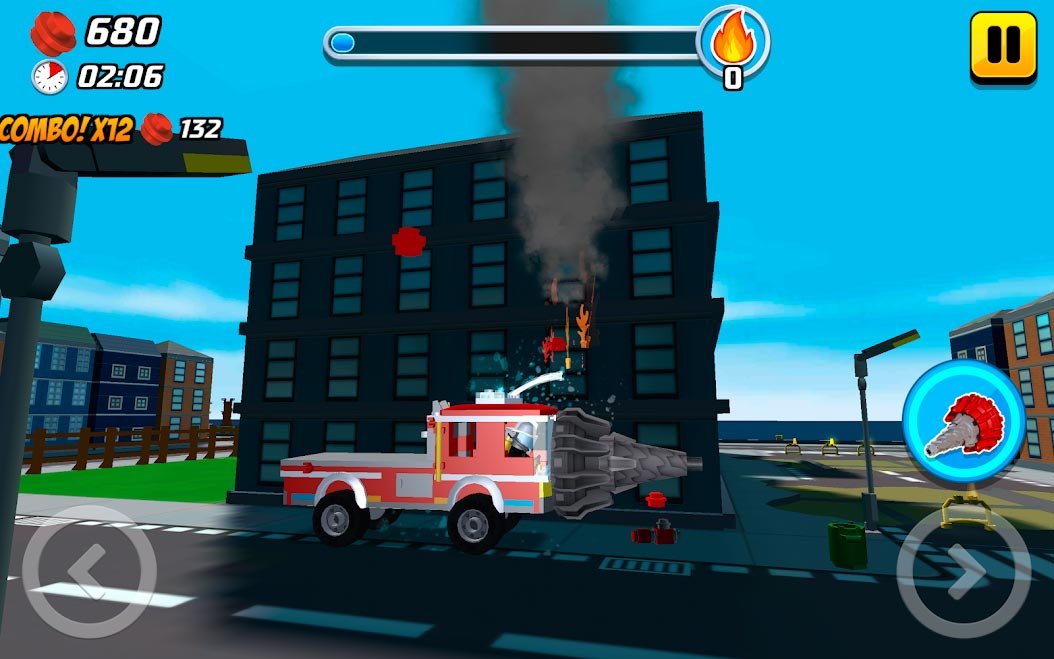
Task: Pause the game with the yellow button
Action: (x=1003, y=45)
